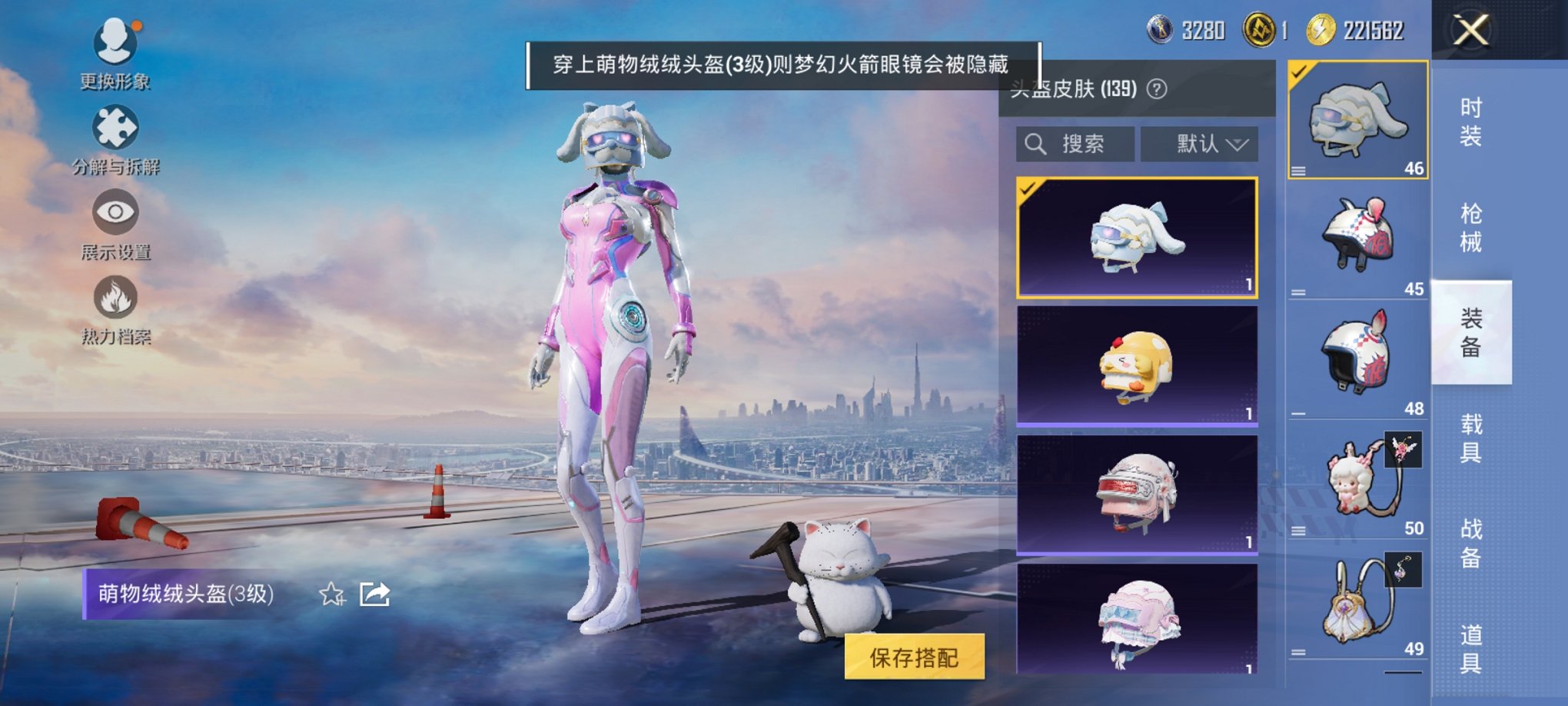
Task: Expand the 默认 sorting dropdown
Action: point(1196,145)
